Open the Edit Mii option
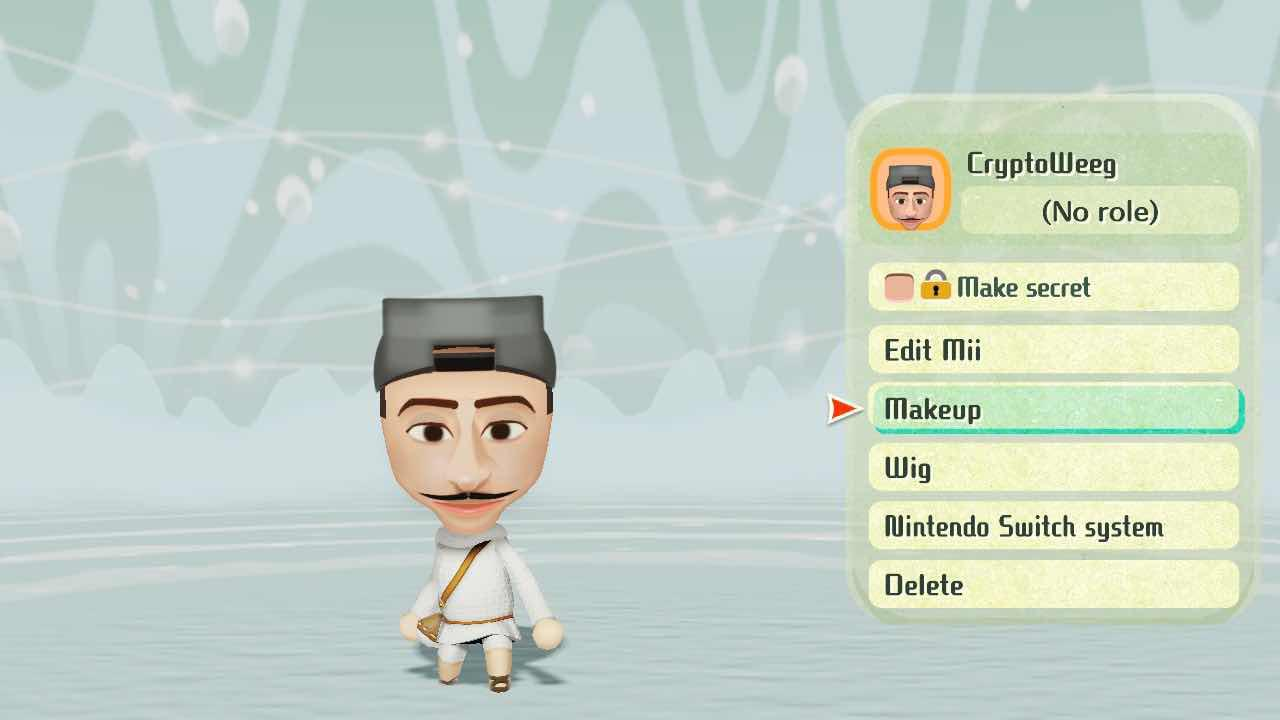This screenshot has width=1280, height=720. point(1053,350)
